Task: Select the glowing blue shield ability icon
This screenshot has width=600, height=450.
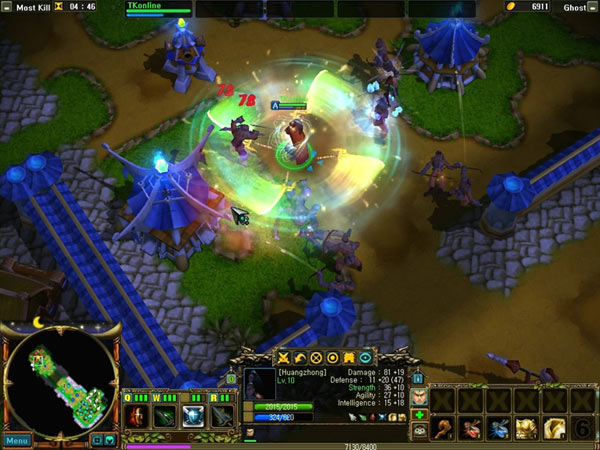Action: 193,416
